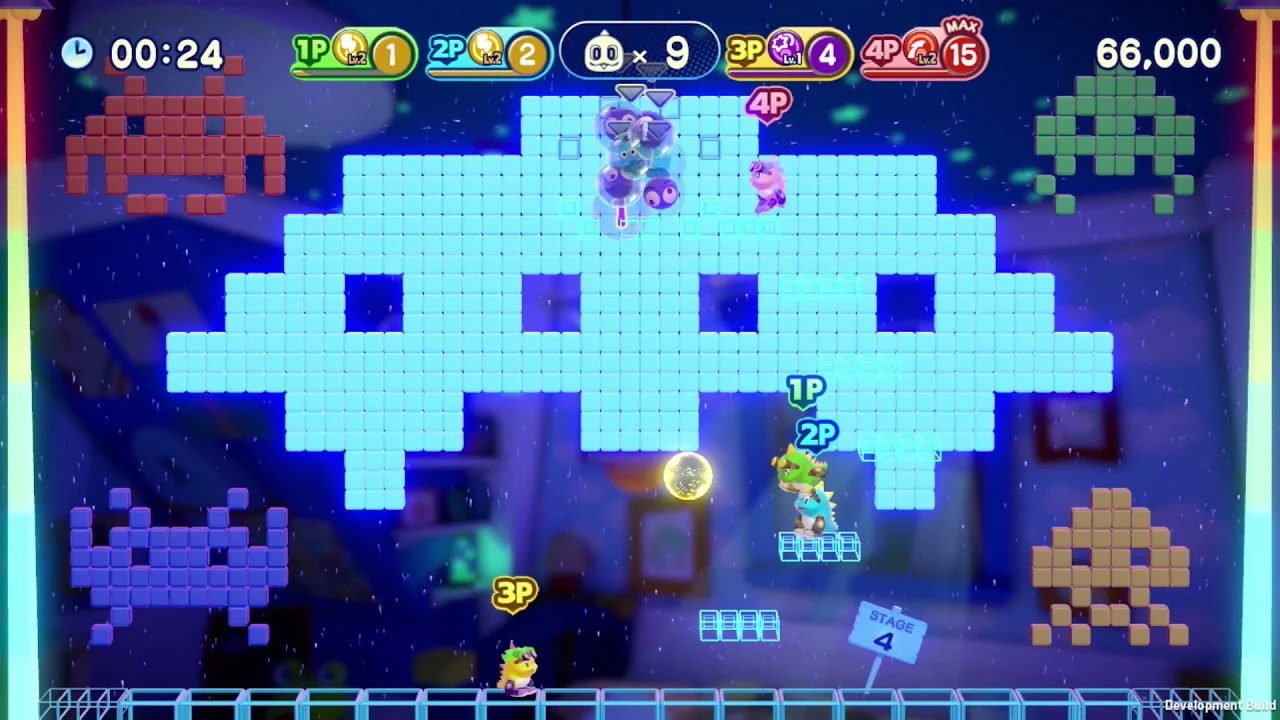The width and height of the screenshot is (1280, 720).
Task: Click the 3P player tag near the bottom
Action: coord(516,593)
